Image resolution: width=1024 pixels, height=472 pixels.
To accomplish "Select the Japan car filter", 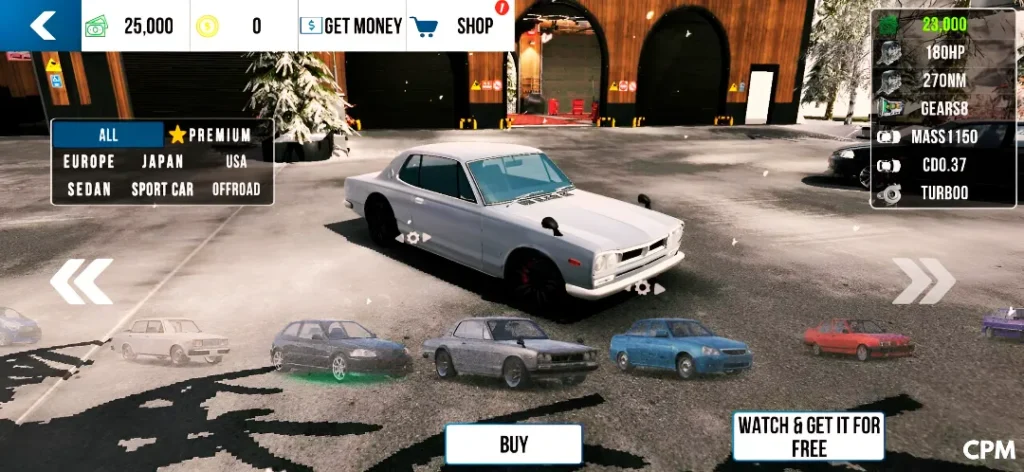I will click(163, 161).
